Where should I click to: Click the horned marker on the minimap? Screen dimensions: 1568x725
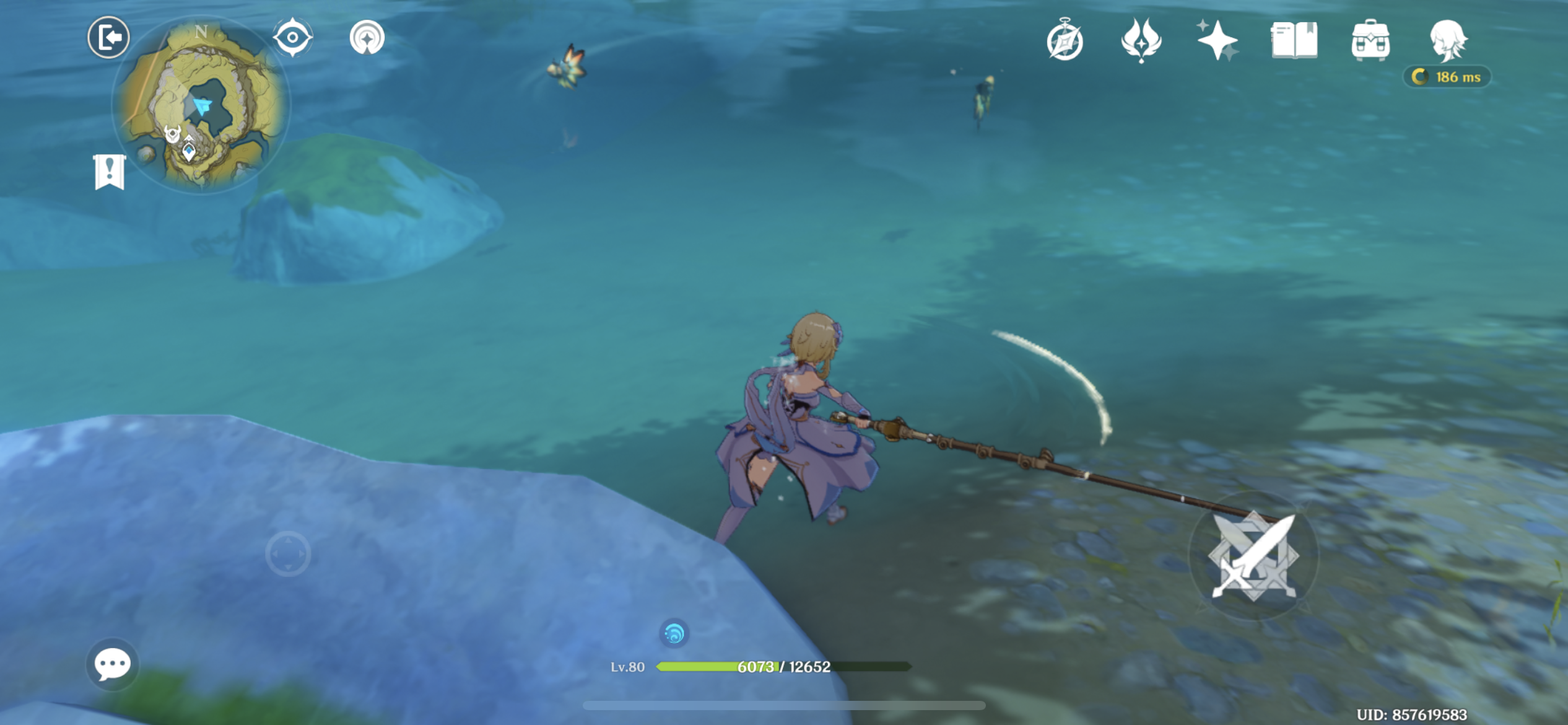[172, 133]
